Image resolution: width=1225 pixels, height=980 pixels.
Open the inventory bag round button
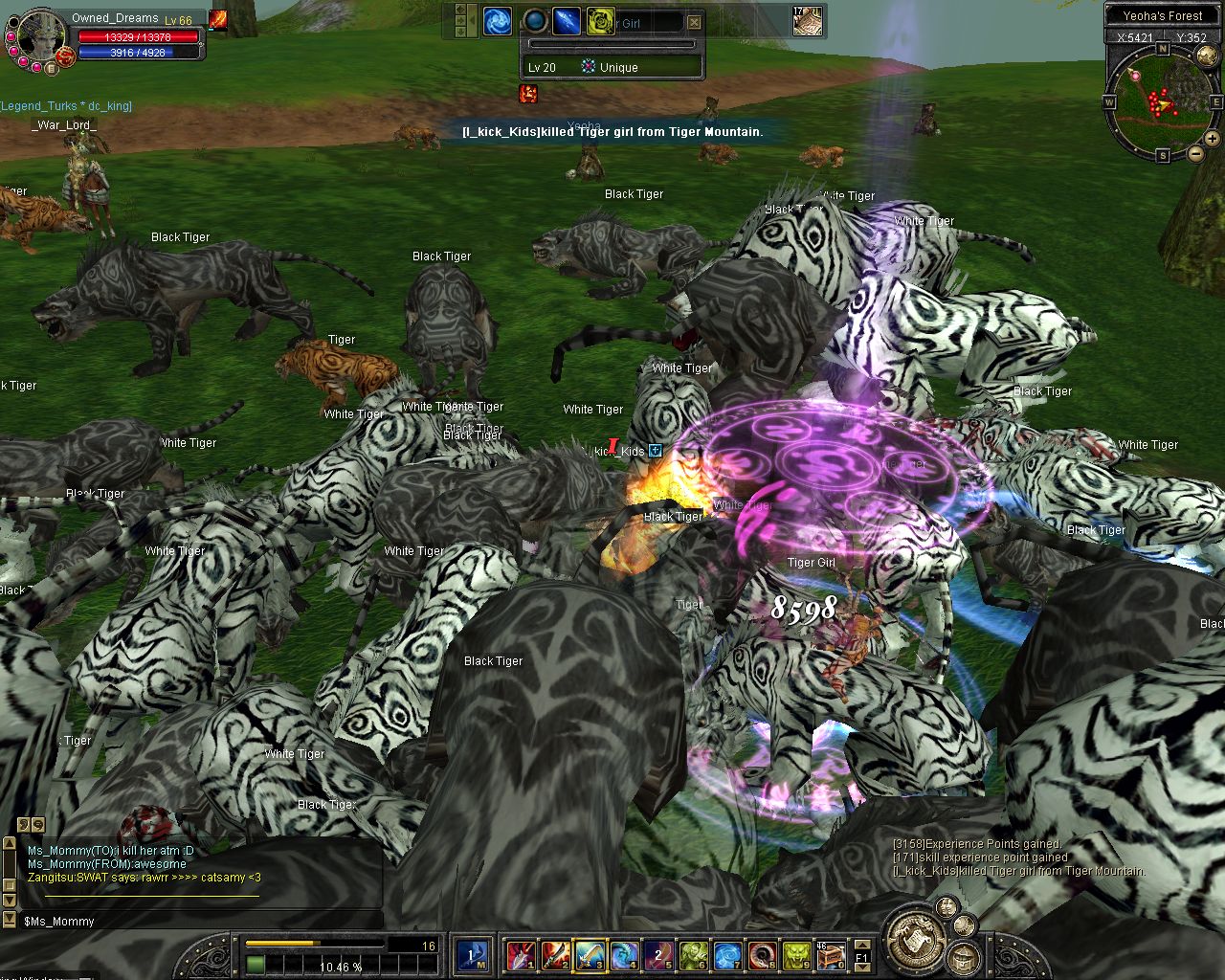tap(962, 955)
